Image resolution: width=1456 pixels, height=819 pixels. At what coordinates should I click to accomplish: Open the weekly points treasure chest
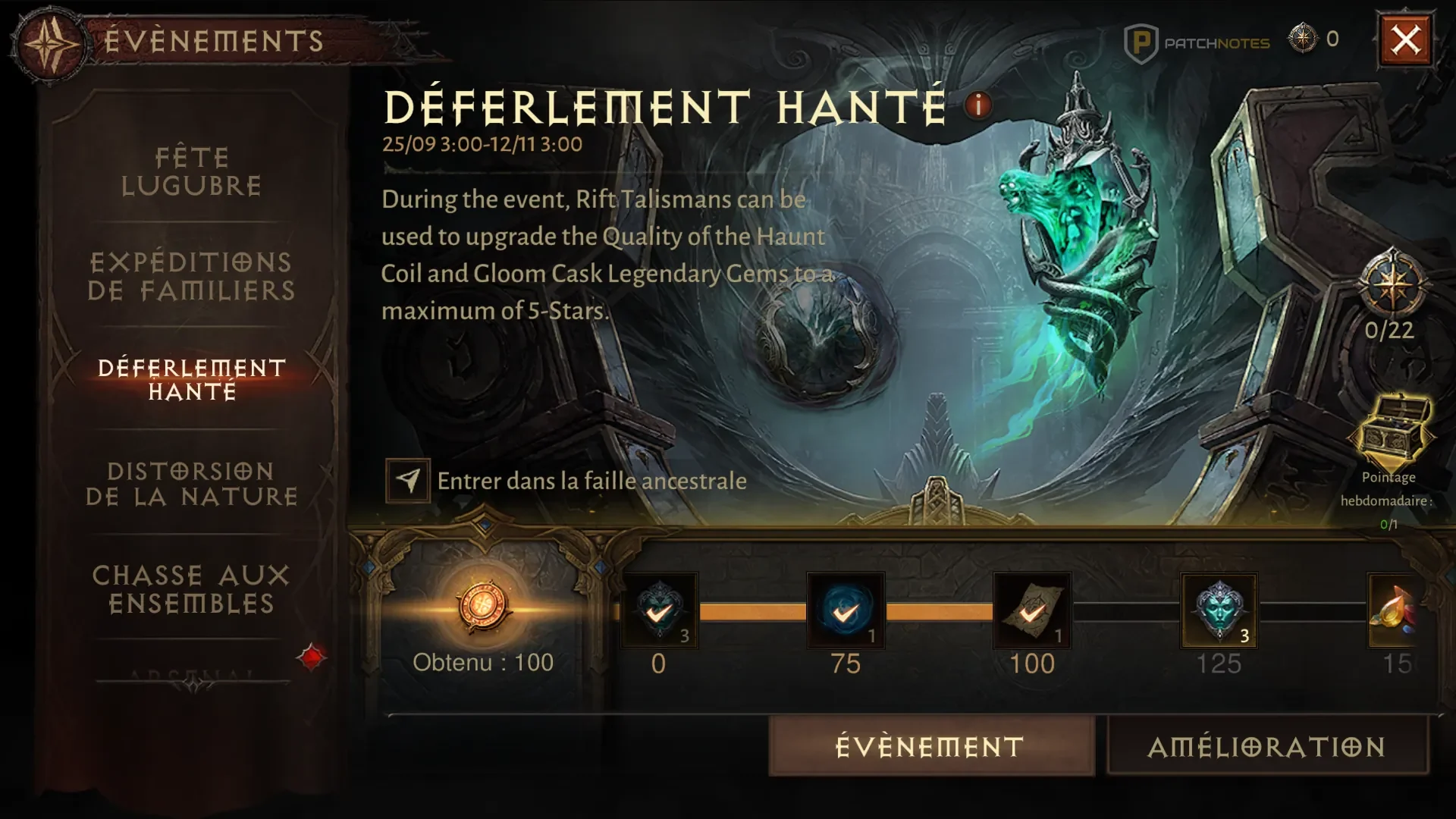pyautogui.click(x=1392, y=431)
